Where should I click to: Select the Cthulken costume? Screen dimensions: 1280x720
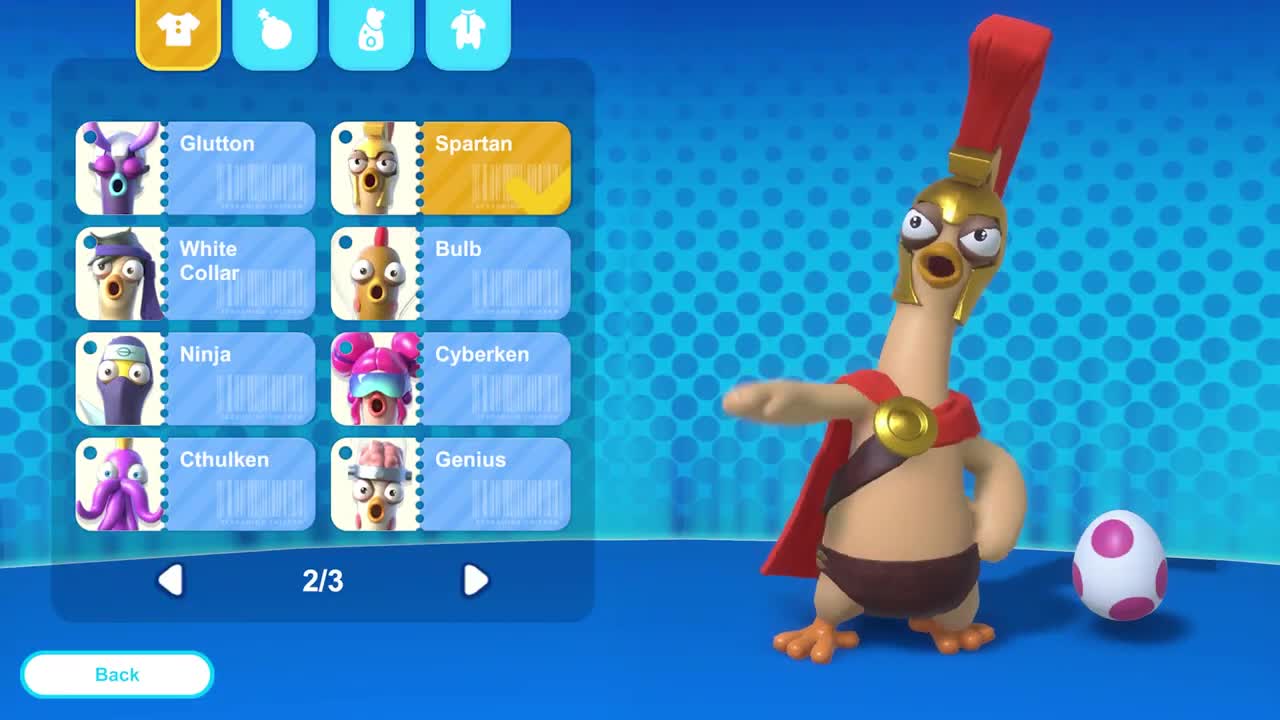tap(195, 484)
